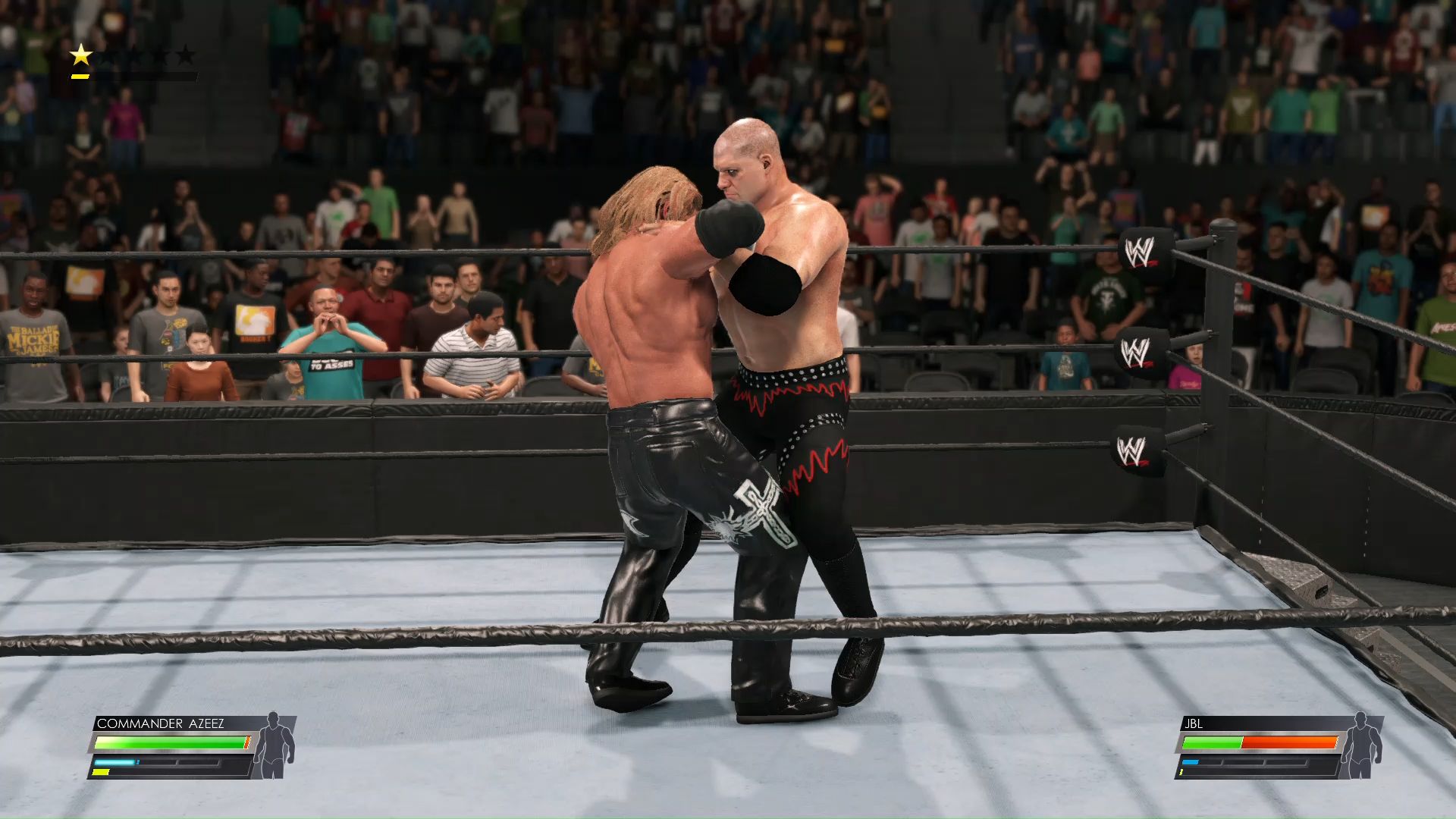Click Commander Azeez's body damage silhouette
The height and width of the screenshot is (819, 1456).
click(273, 746)
